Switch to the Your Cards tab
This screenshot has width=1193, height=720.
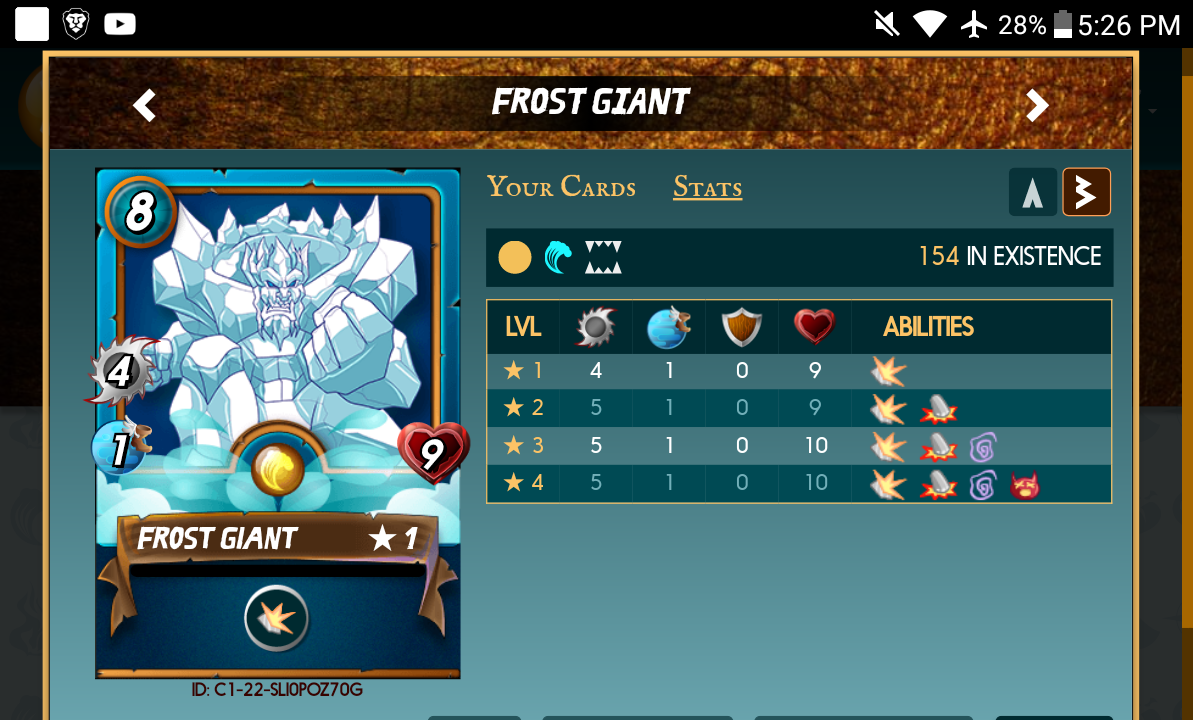click(x=561, y=187)
